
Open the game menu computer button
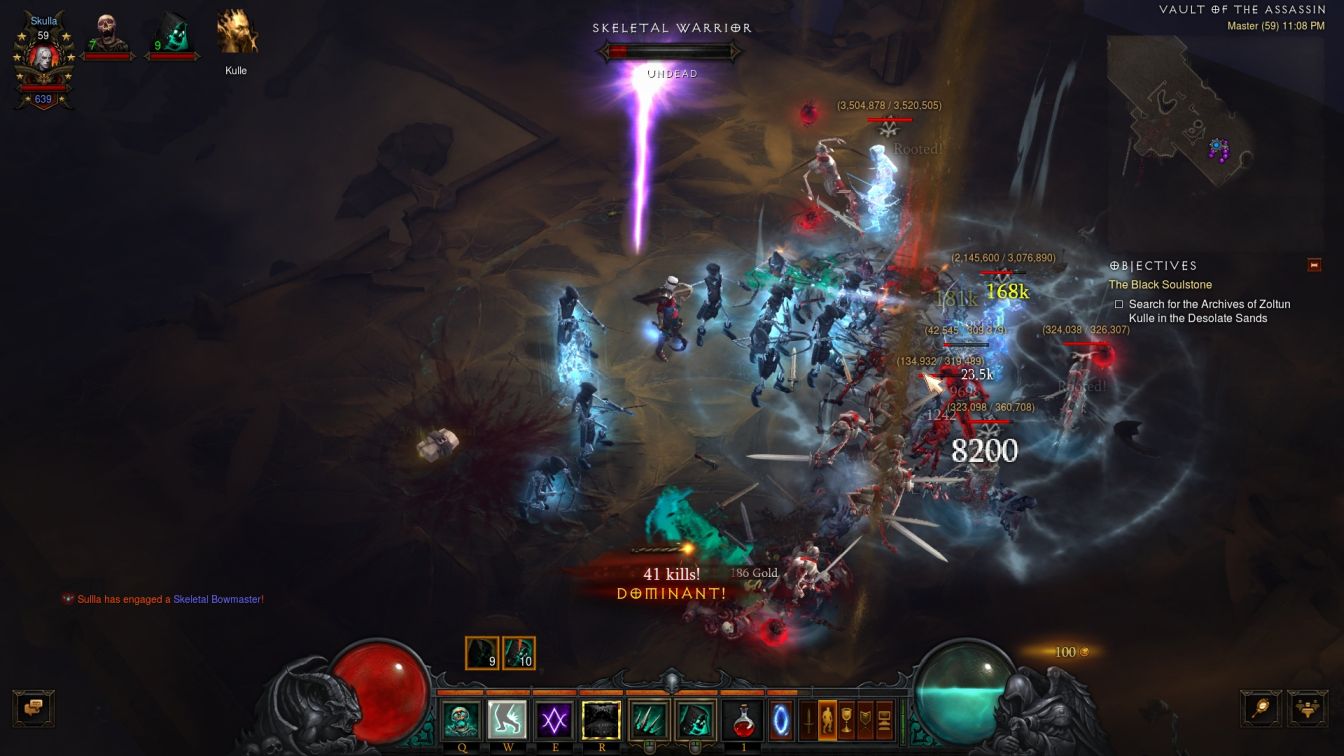(x=884, y=720)
